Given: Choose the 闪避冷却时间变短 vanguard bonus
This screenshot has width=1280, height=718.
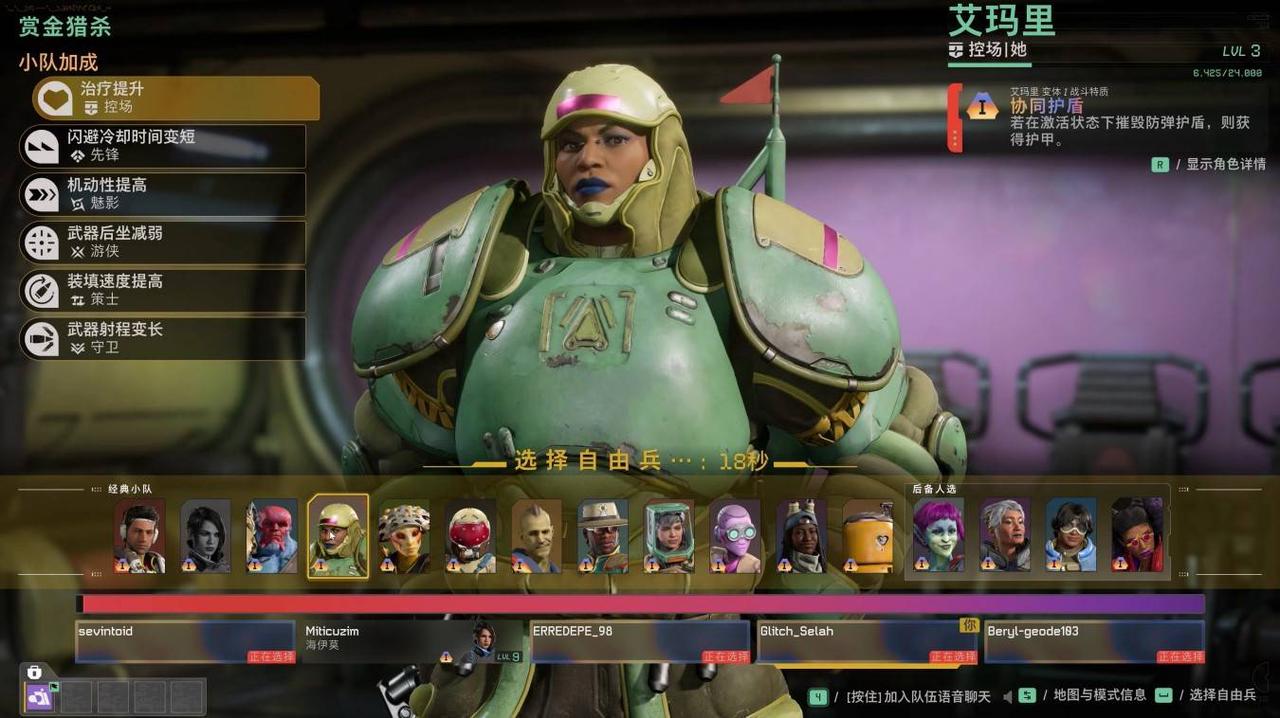Looking at the screenshot, I should point(163,146).
